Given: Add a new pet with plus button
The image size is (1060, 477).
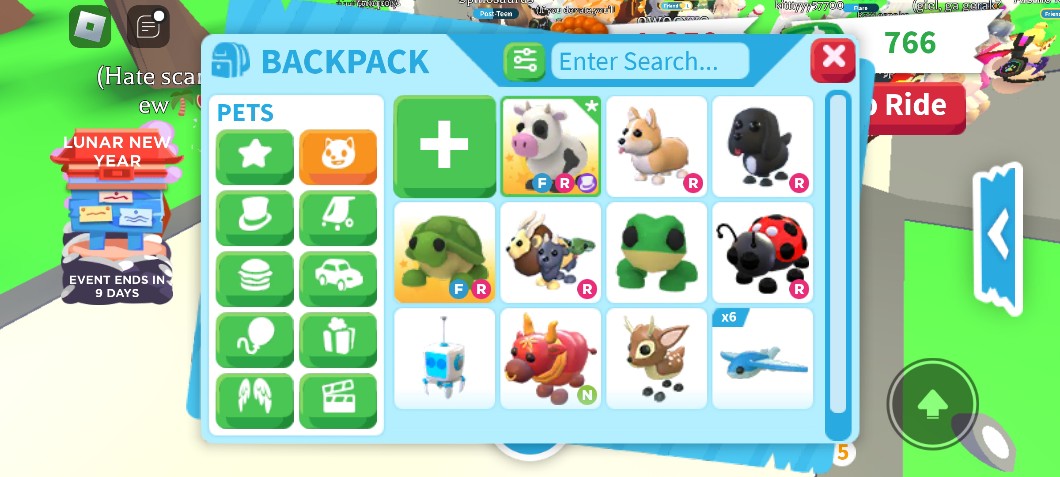Looking at the screenshot, I should coord(444,146).
